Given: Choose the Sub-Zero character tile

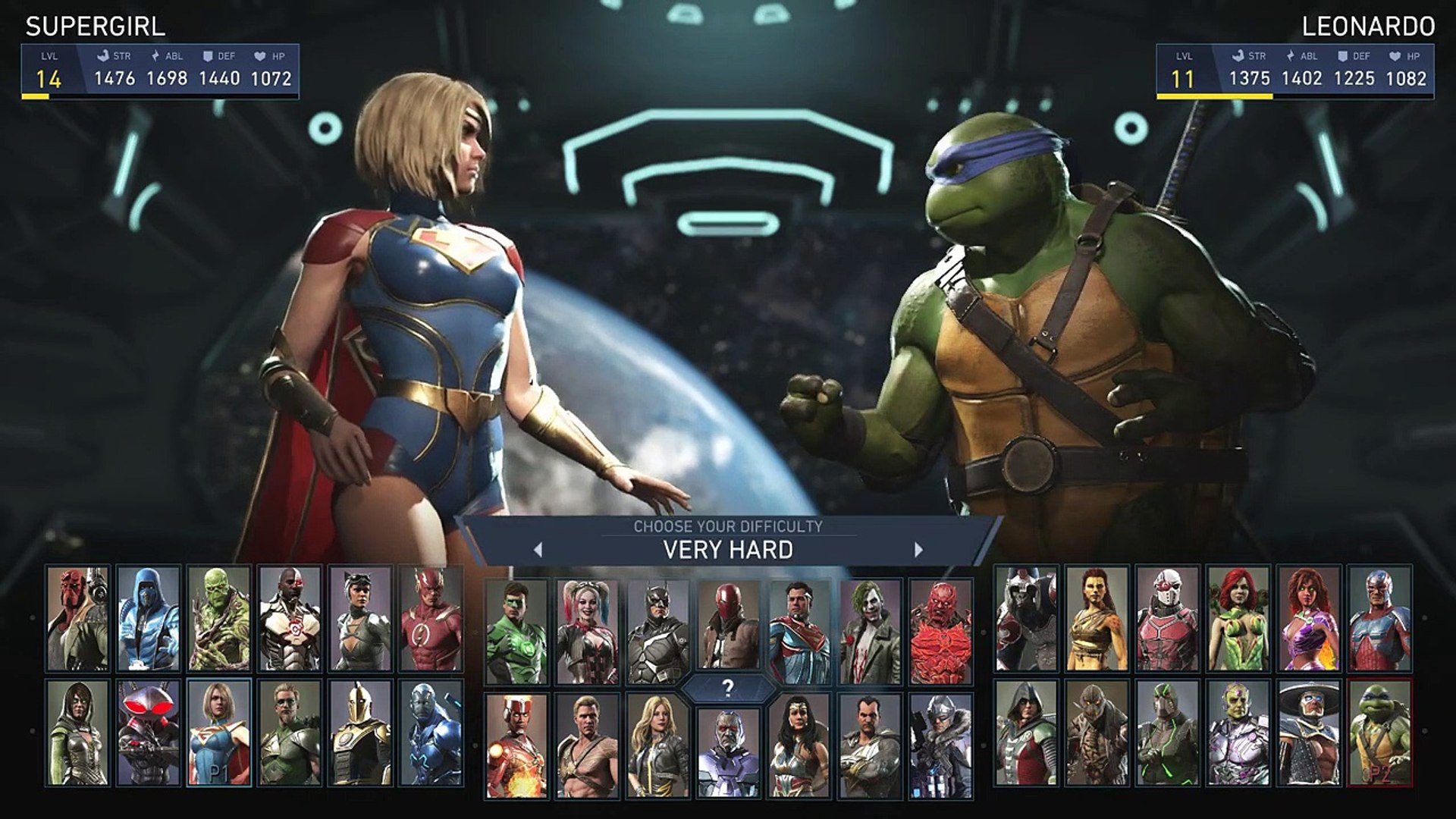Looking at the screenshot, I should coord(149,619).
